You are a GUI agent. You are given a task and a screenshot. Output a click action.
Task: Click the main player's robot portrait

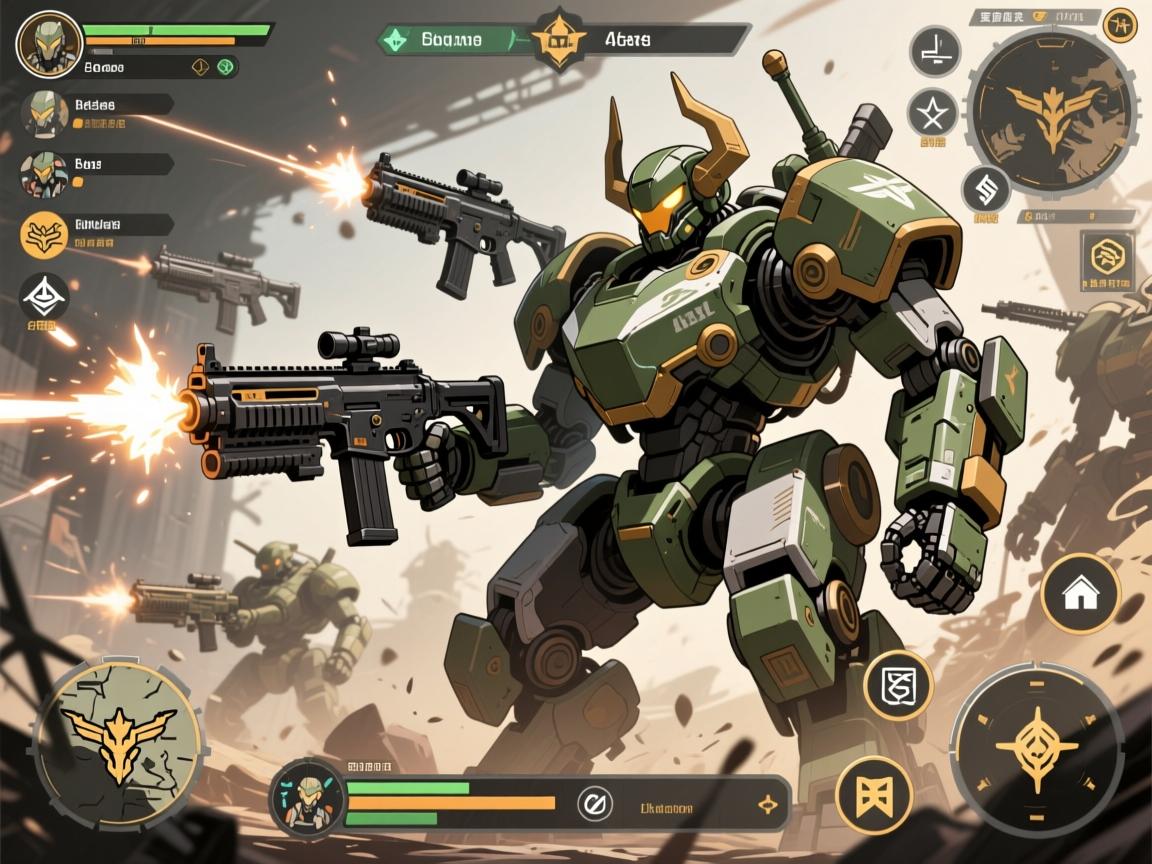pyautogui.click(x=49, y=43)
